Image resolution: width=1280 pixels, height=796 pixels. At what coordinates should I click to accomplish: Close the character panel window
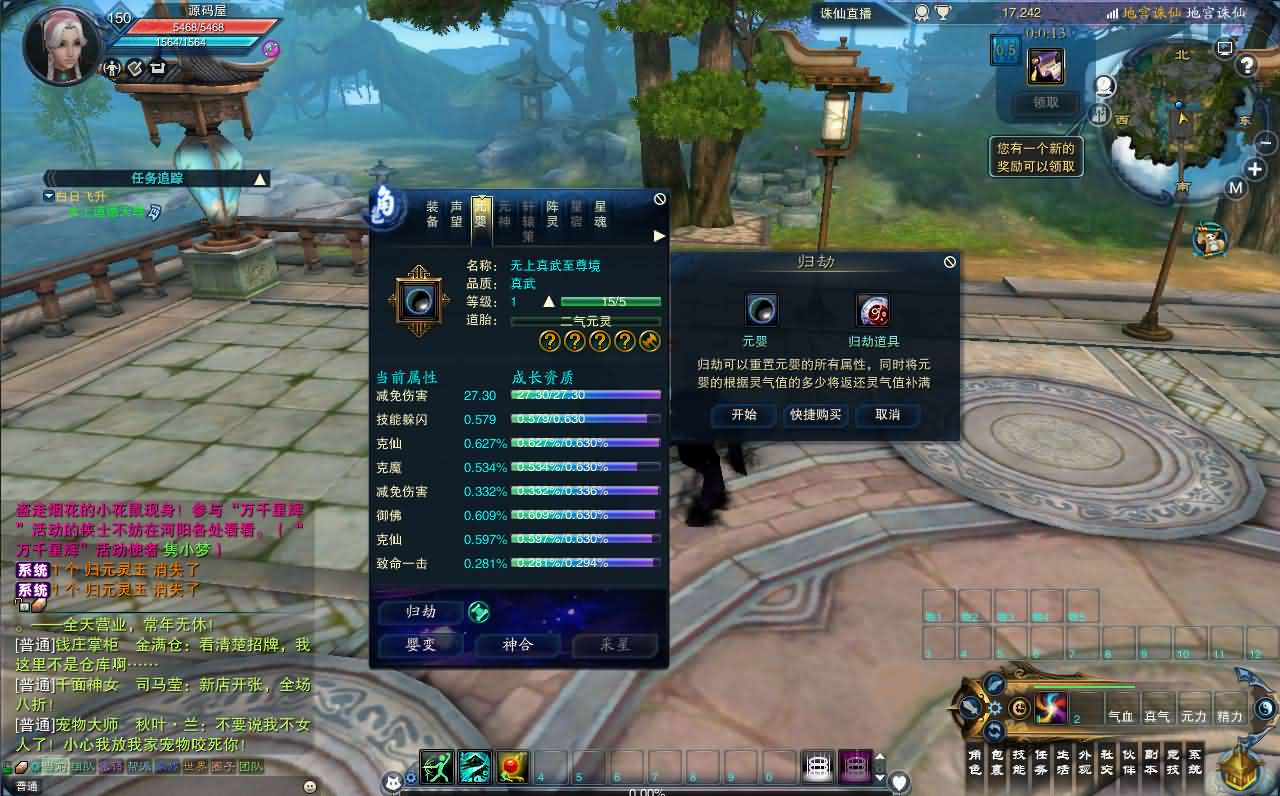pyautogui.click(x=660, y=199)
